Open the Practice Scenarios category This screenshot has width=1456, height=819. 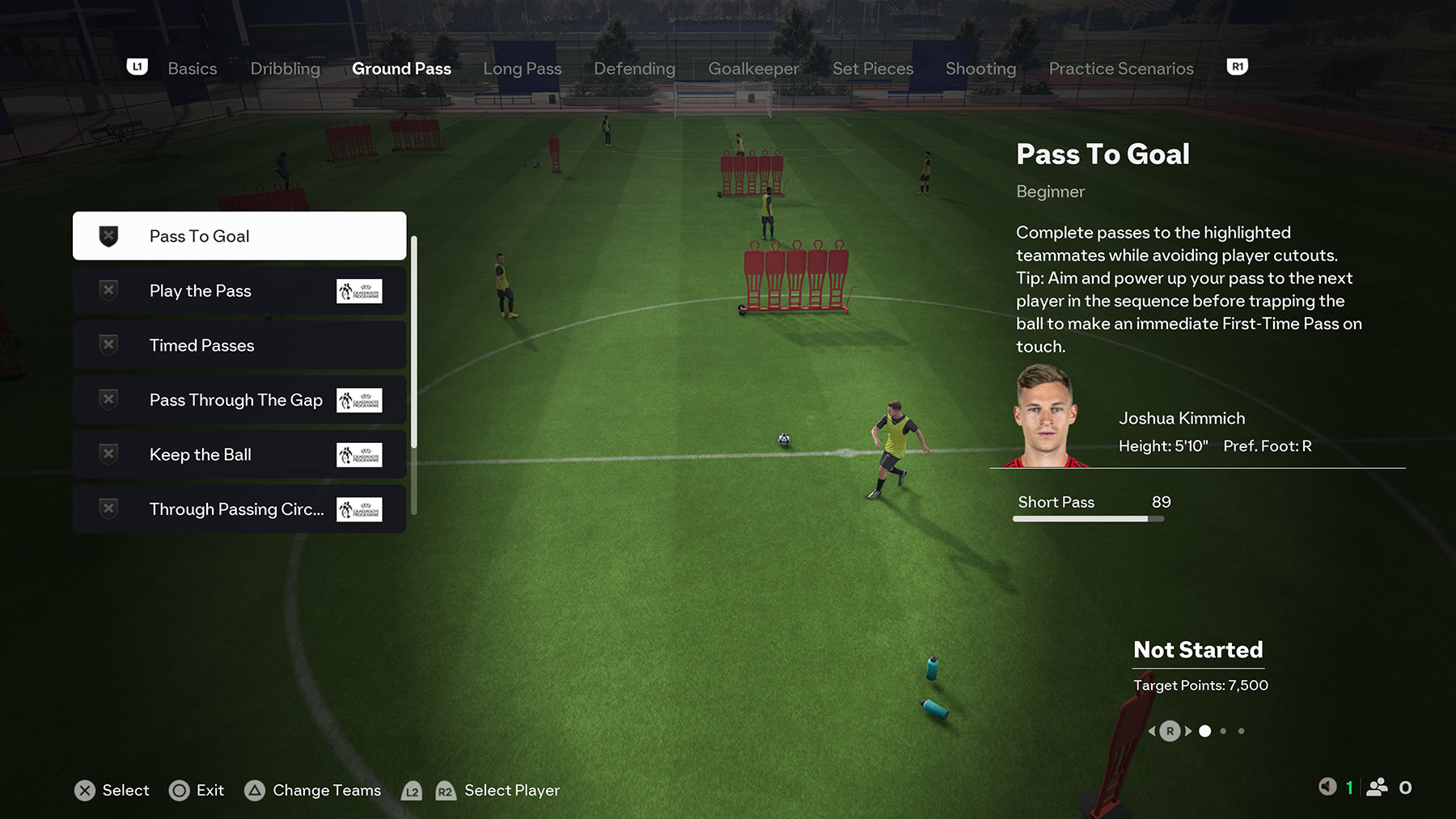click(1120, 69)
